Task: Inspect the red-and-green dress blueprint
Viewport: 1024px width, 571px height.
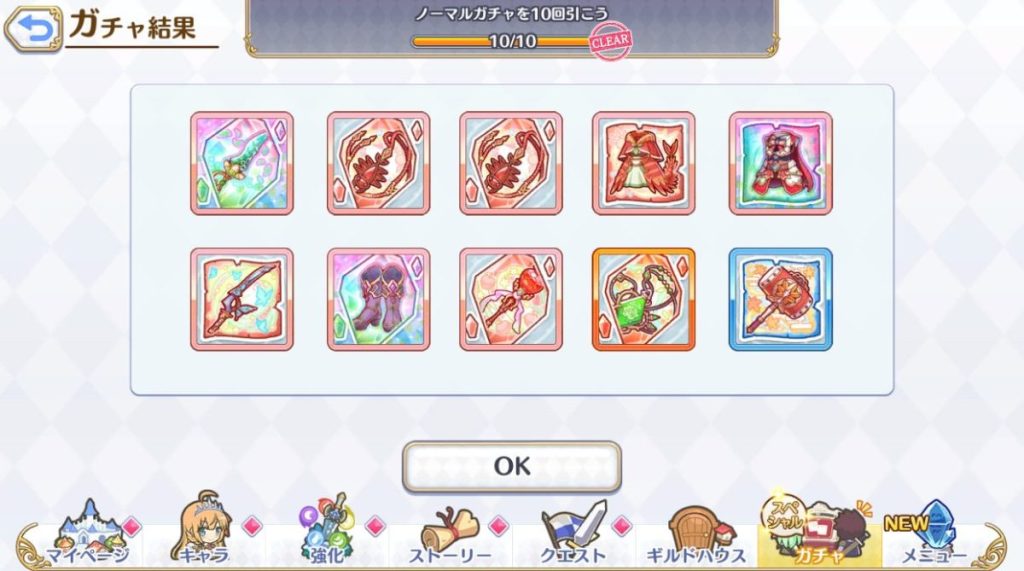Action: (644, 163)
